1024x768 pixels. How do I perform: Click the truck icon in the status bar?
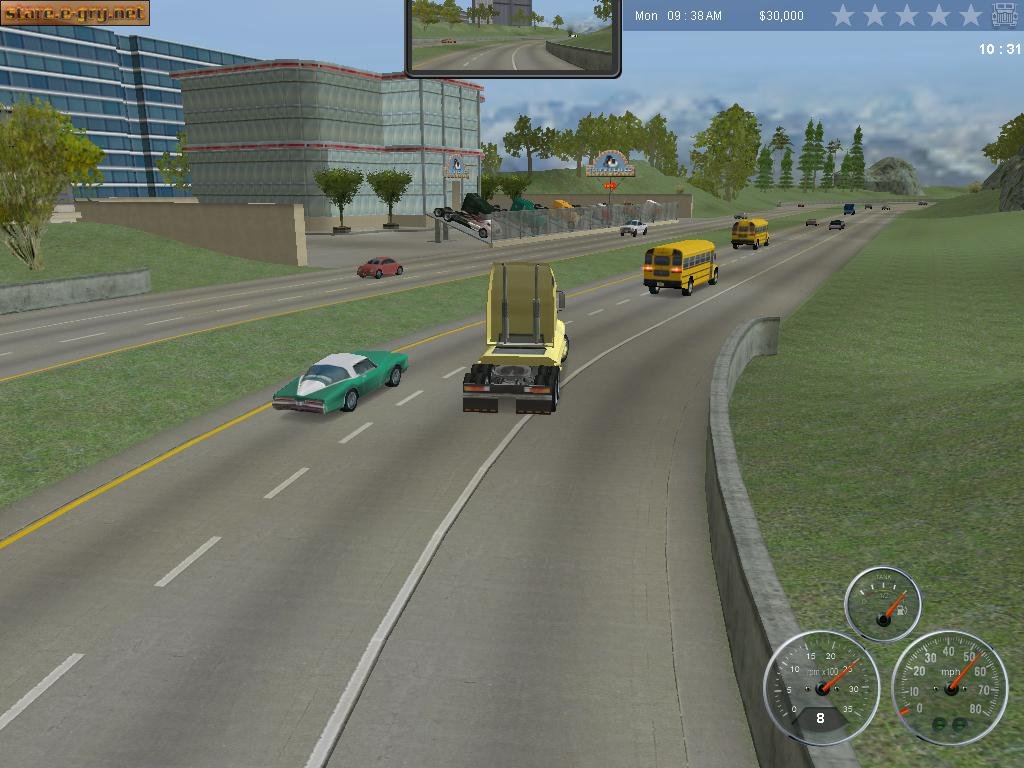[x=1004, y=15]
